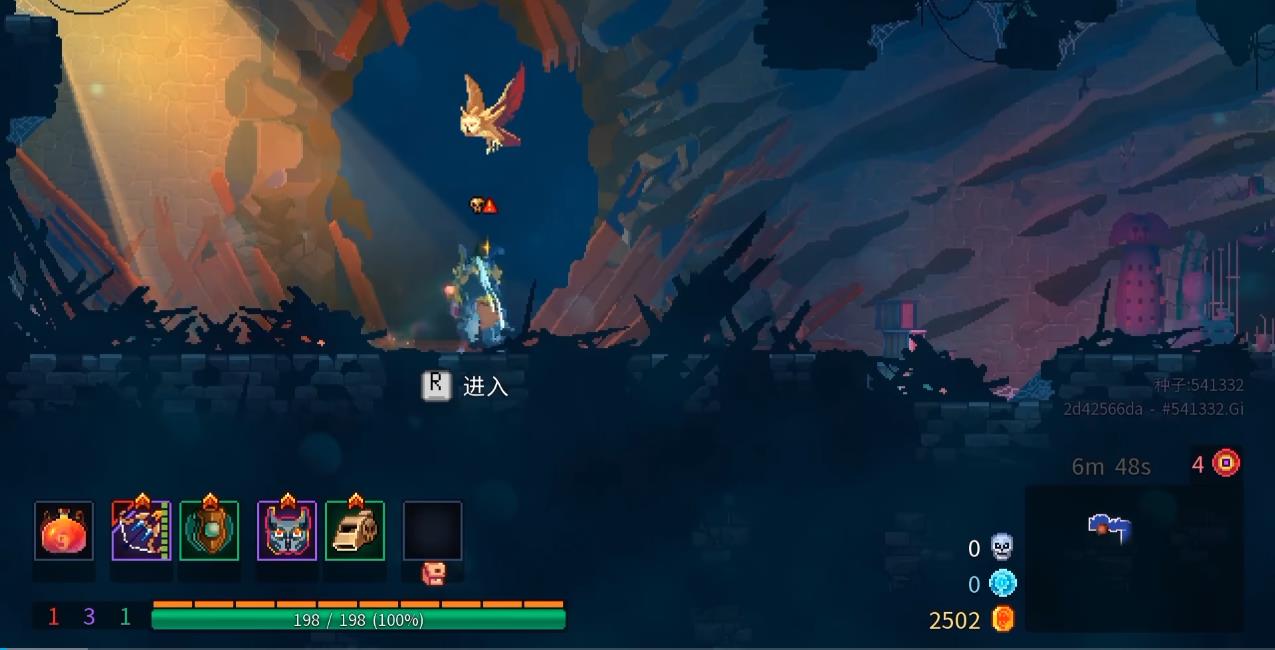
Task: Select the shield weapon slot
Action: click(209, 531)
